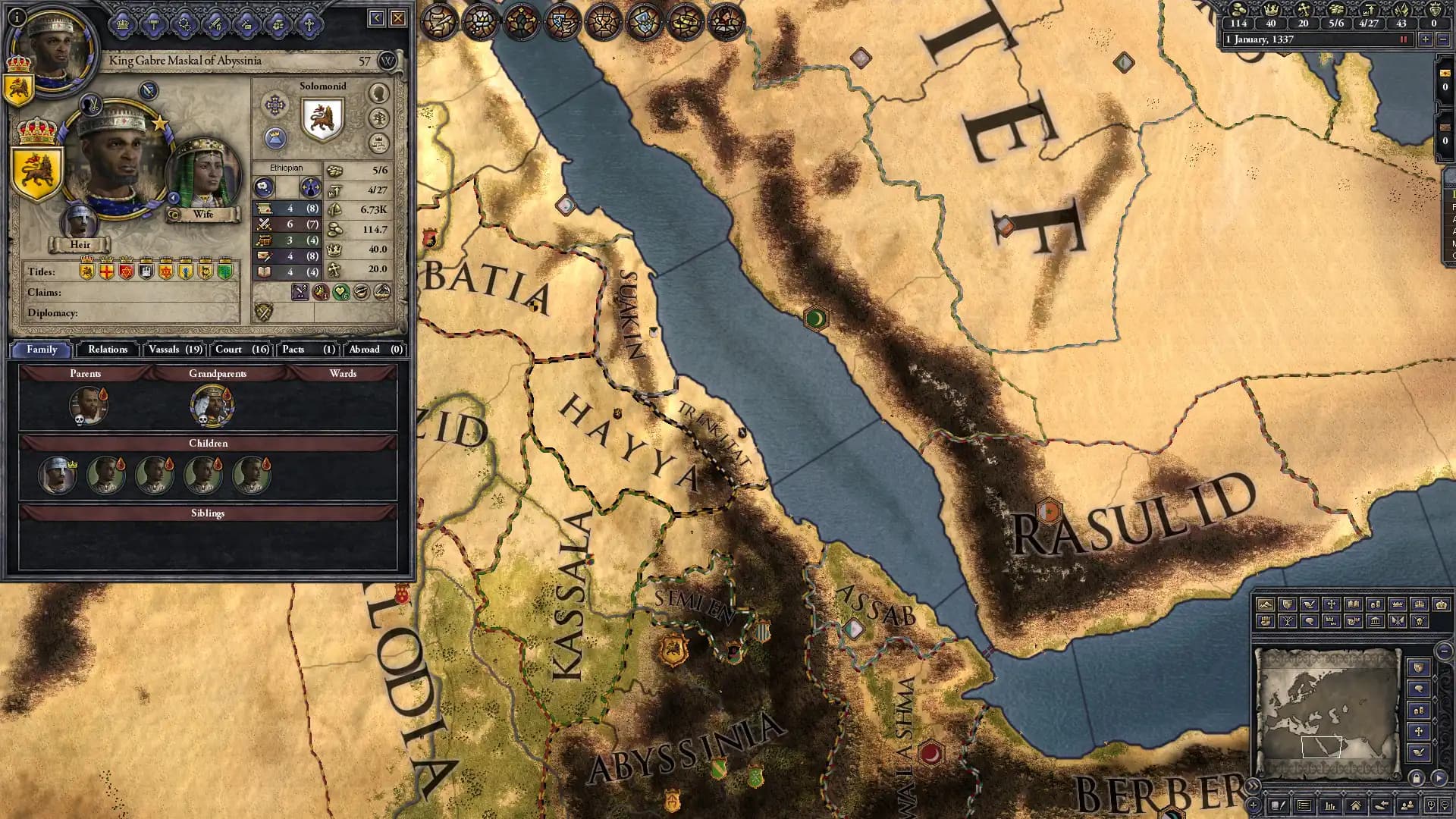Expand the minimap side panel chevron

point(1254,786)
